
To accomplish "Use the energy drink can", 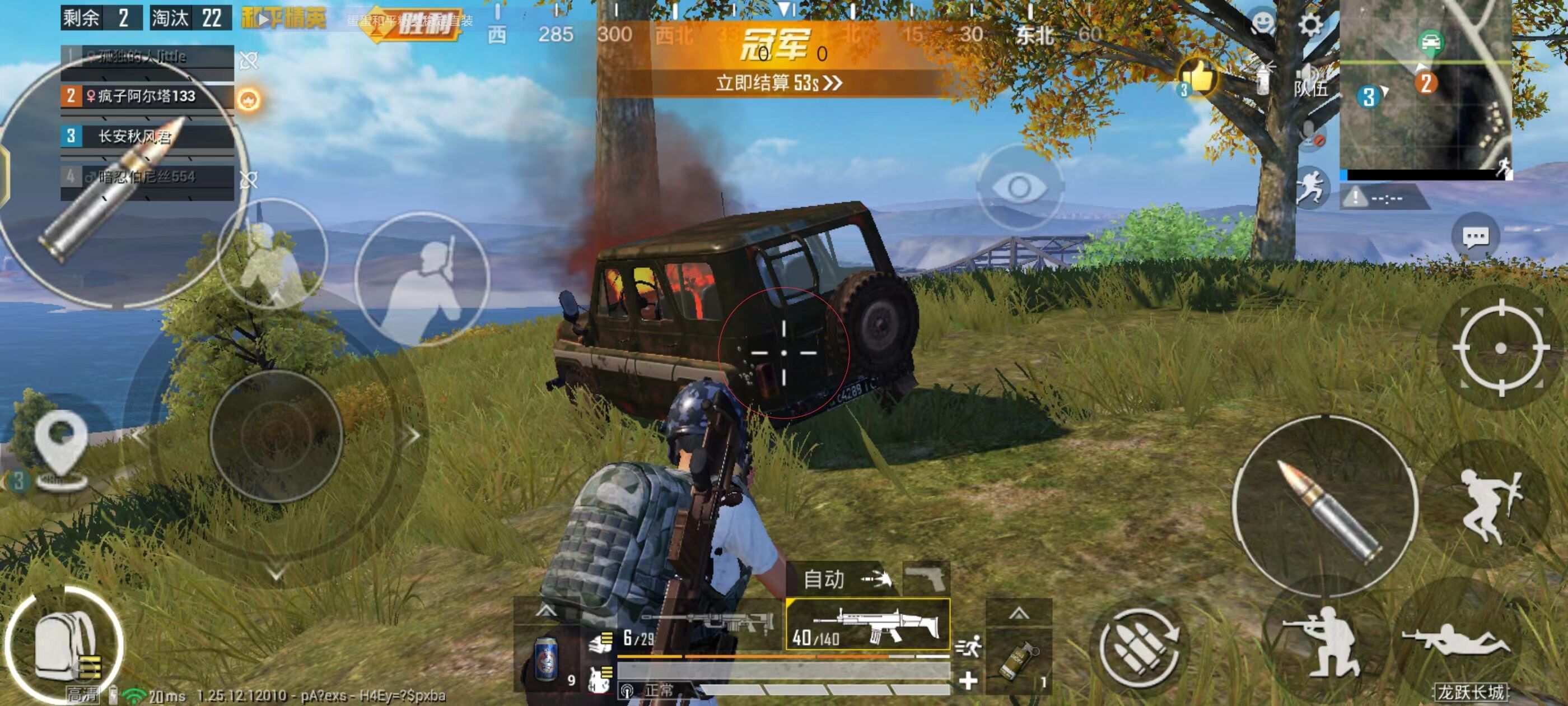I will [x=546, y=659].
